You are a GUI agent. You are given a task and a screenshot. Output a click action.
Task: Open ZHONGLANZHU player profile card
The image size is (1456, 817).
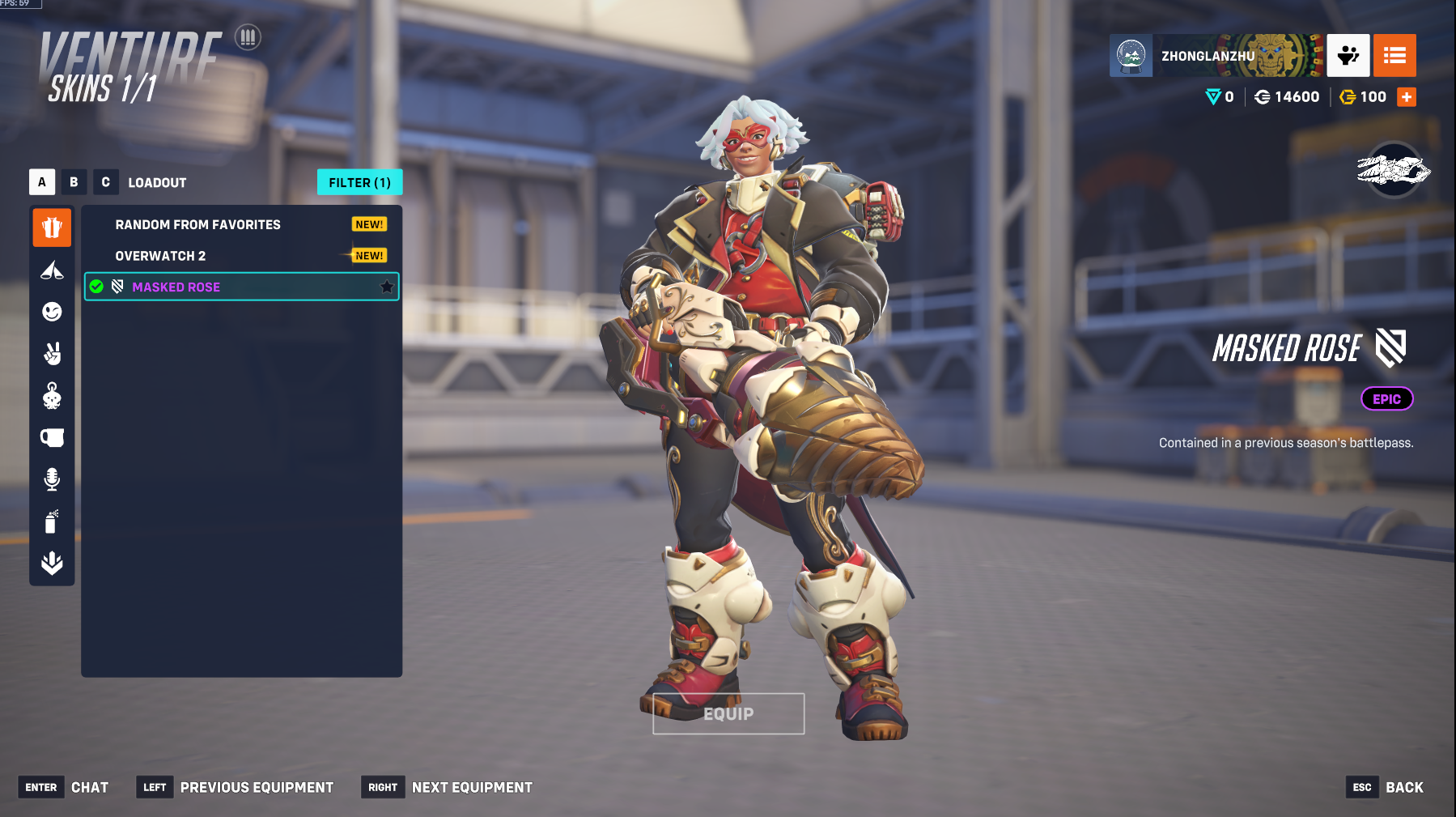click(x=1216, y=55)
